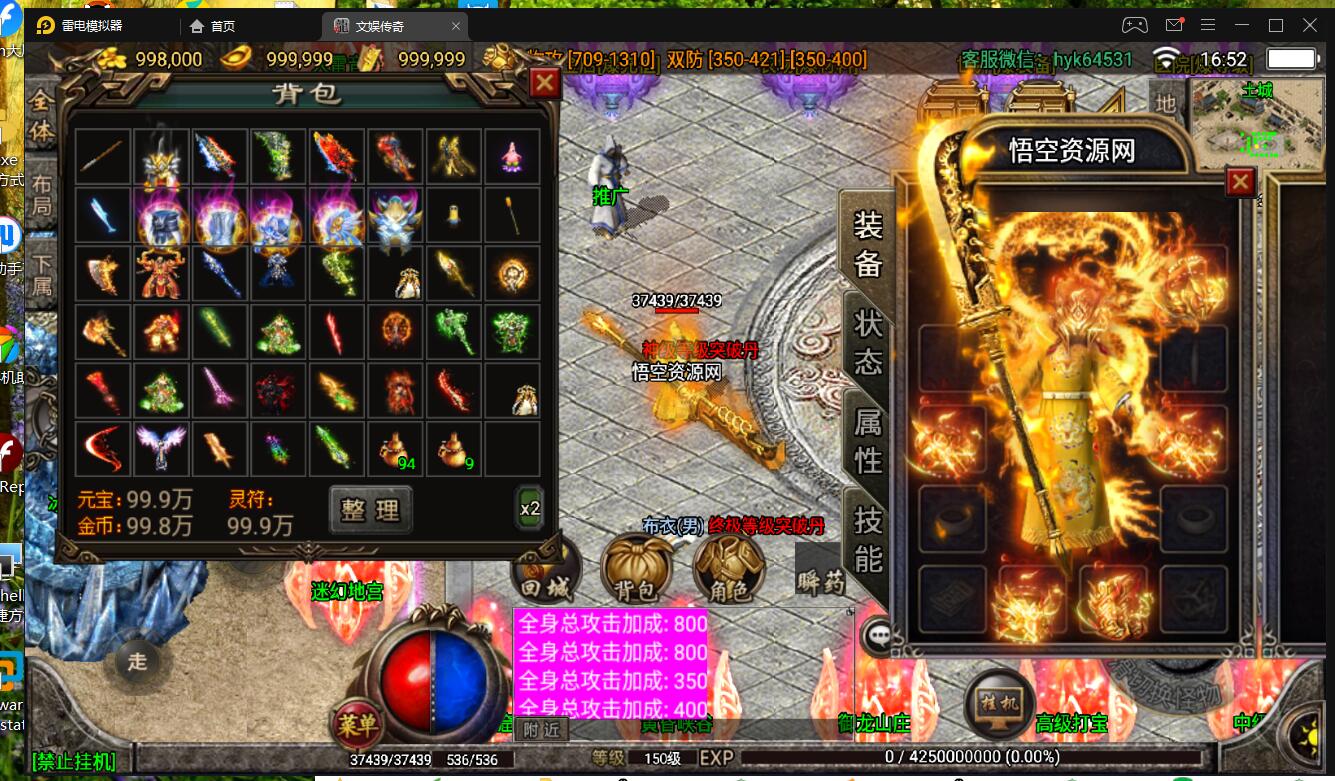Close the character equipment panel
The height and width of the screenshot is (781, 1335).
tap(1240, 182)
